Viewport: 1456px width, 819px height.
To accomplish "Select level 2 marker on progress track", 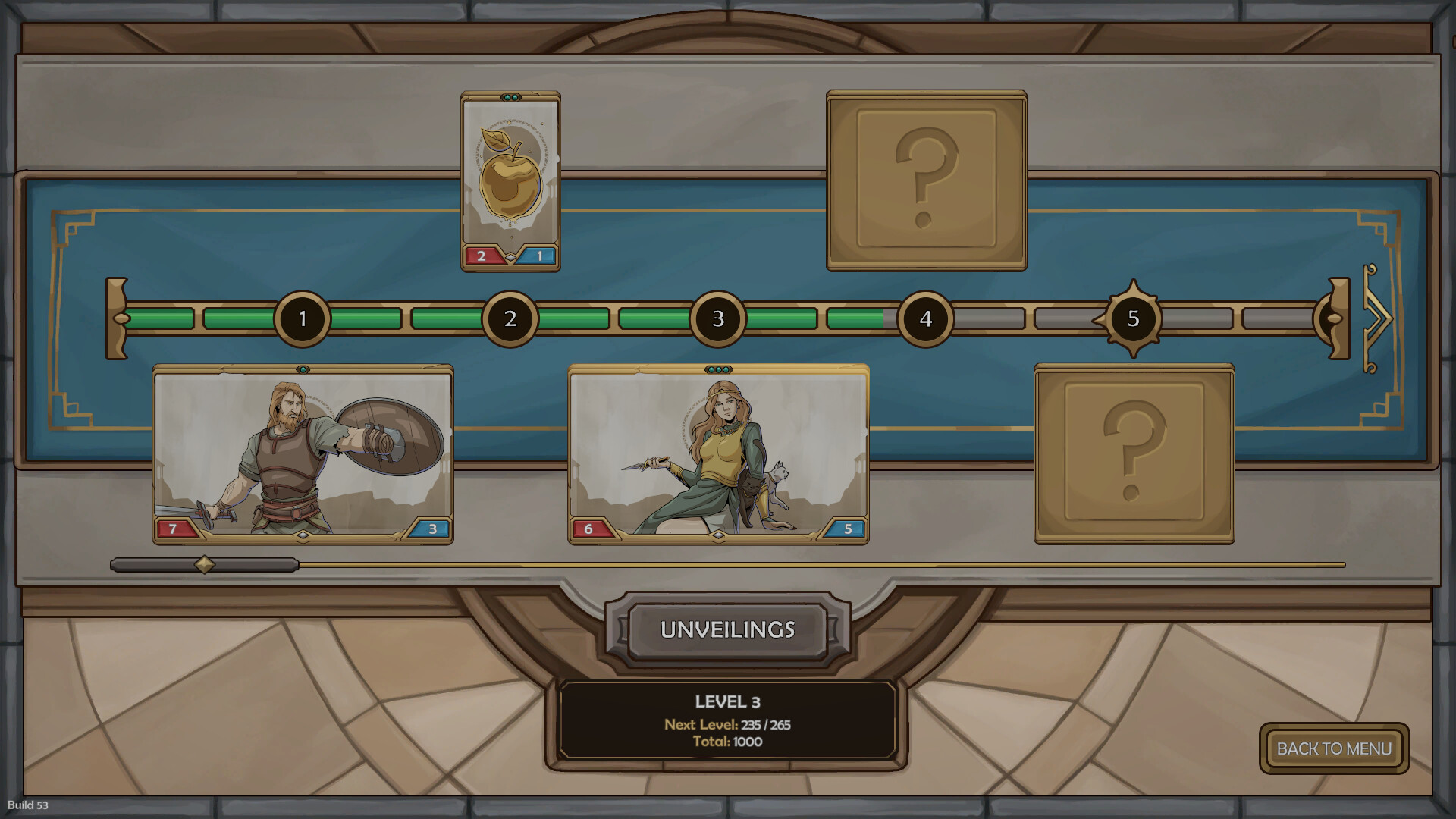I will 510,318.
